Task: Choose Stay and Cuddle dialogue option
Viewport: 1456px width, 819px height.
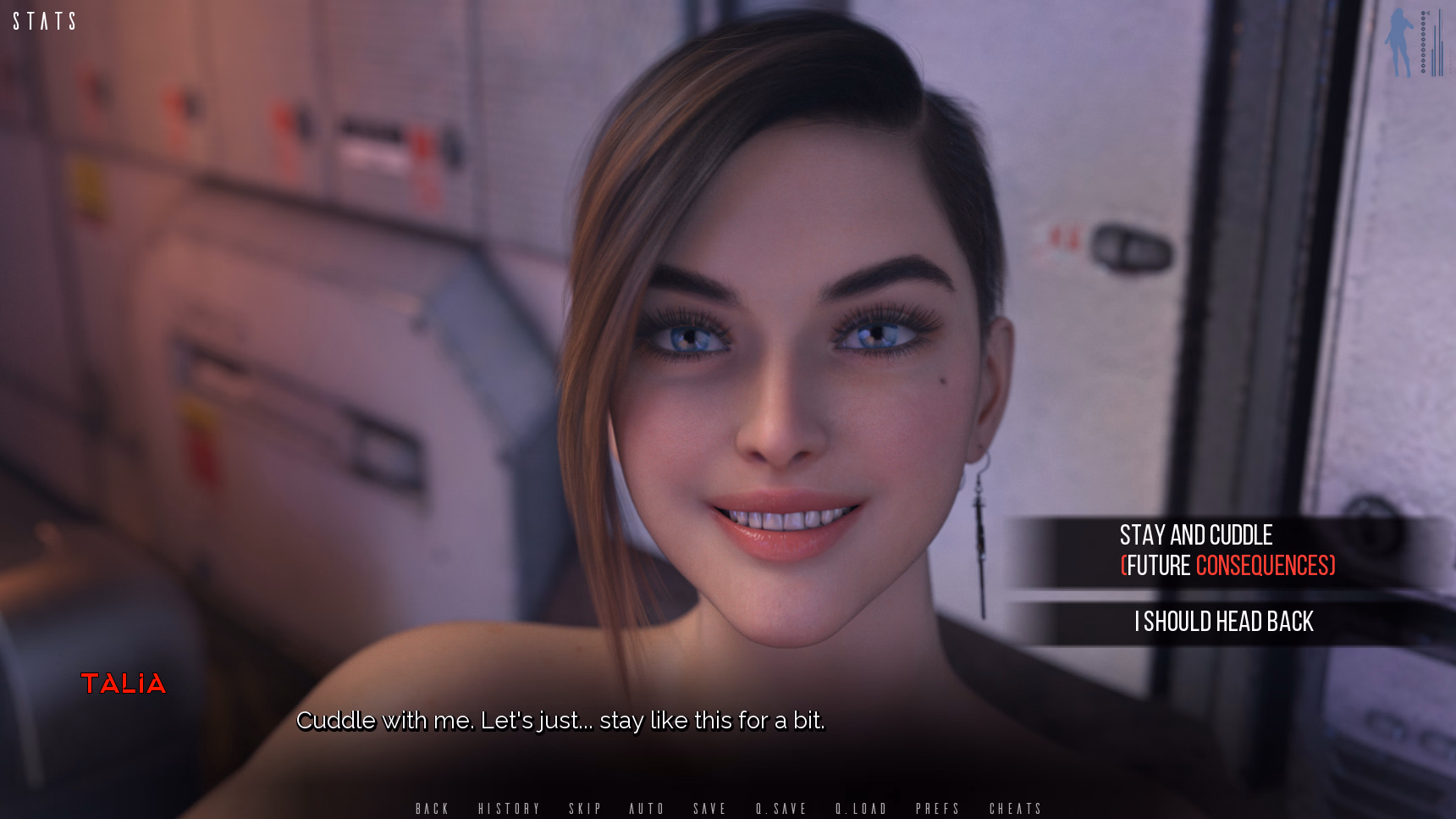Action: pos(1227,551)
